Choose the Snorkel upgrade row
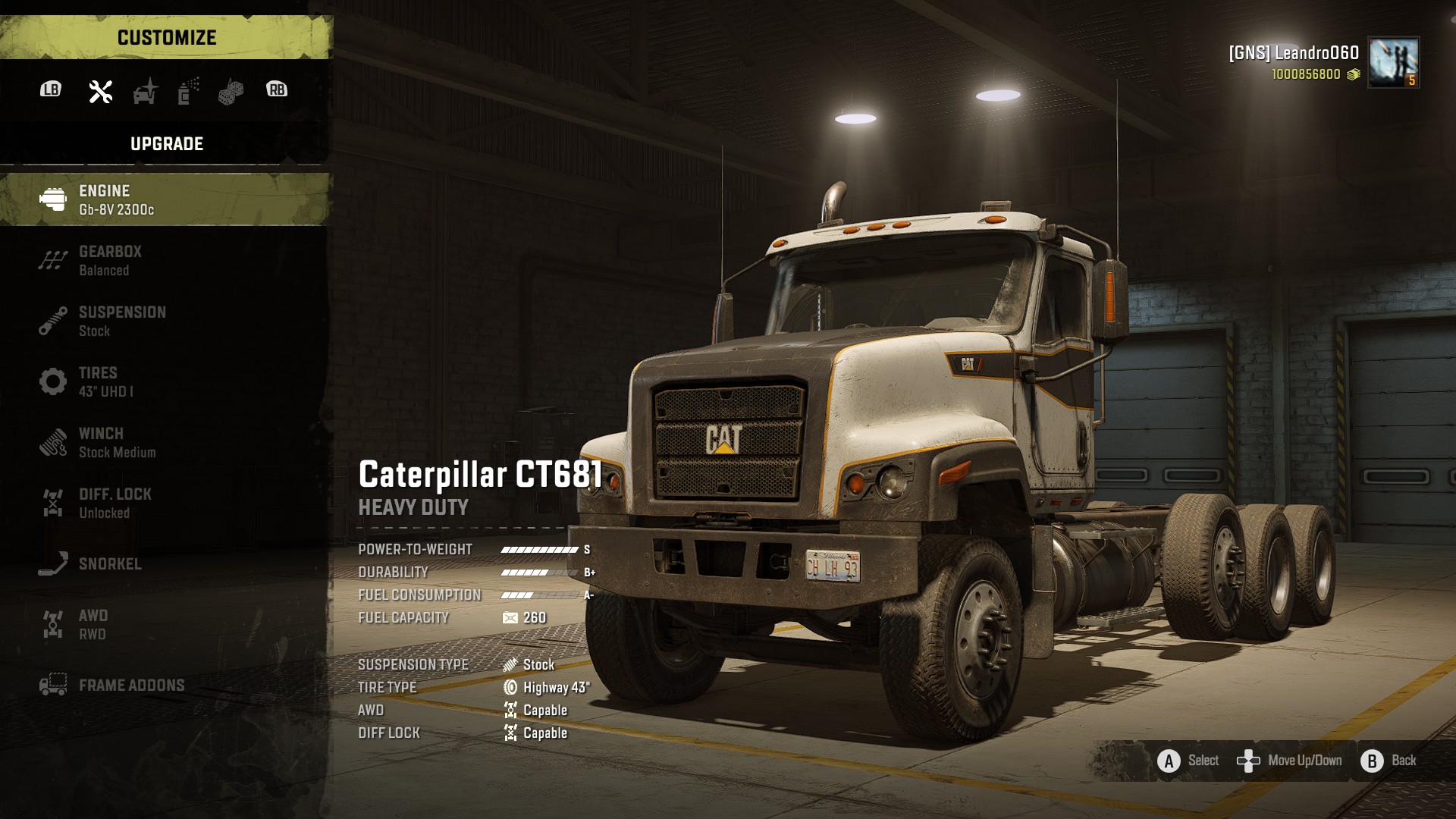1456x819 pixels. tap(165, 563)
